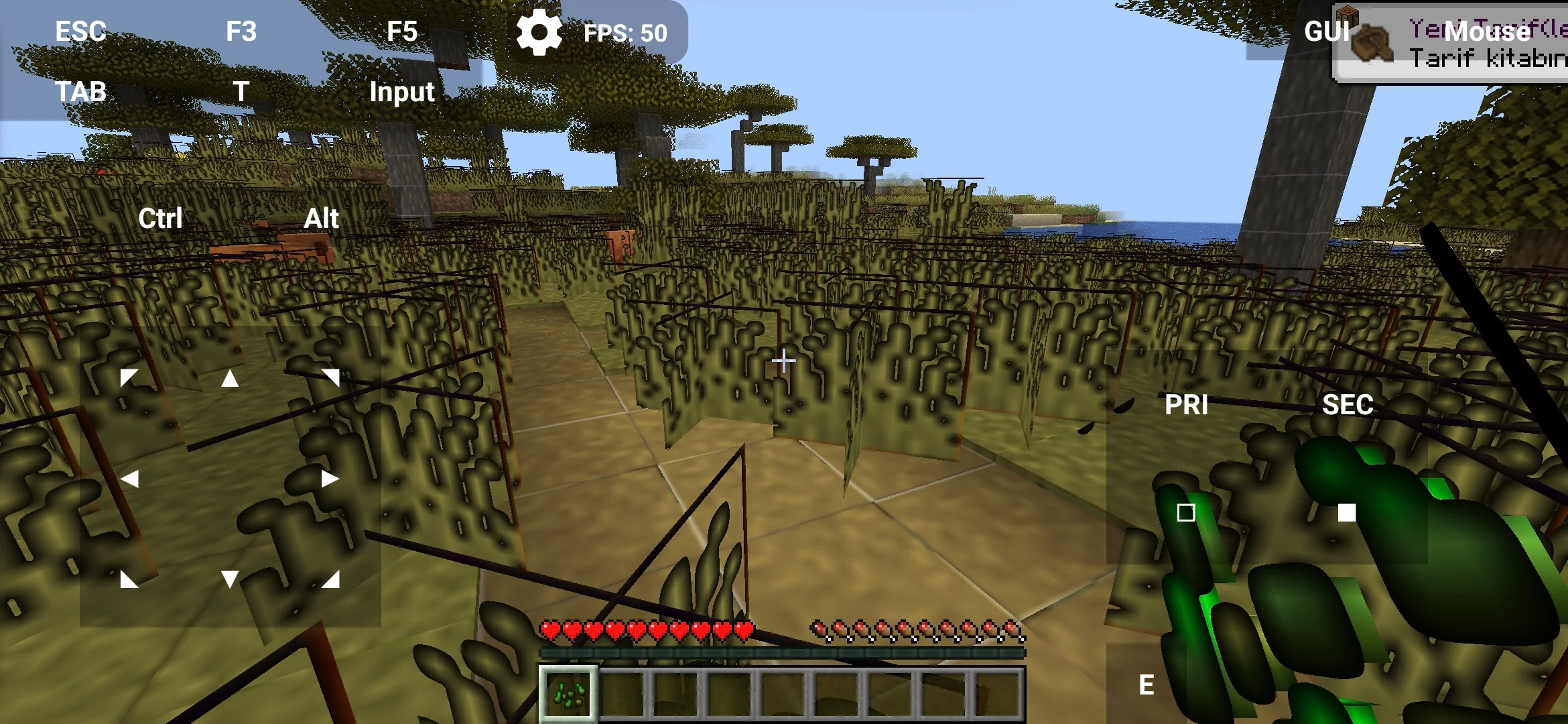Screen dimensions: 1568x724
Task: Move backward with the down arrow
Action: tap(230, 579)
